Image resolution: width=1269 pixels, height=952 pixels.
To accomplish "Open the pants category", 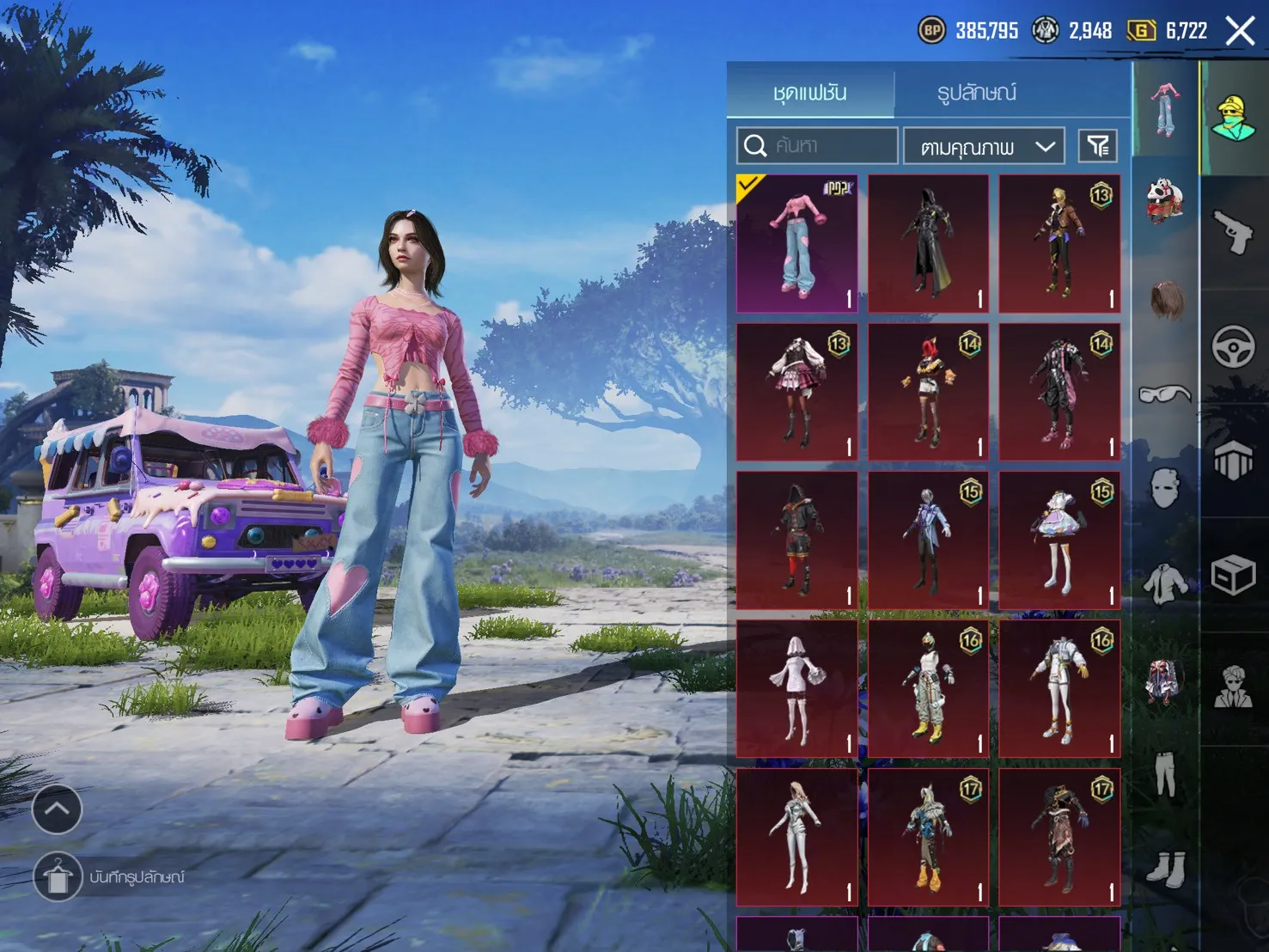I will click(x=1165, y=773).
